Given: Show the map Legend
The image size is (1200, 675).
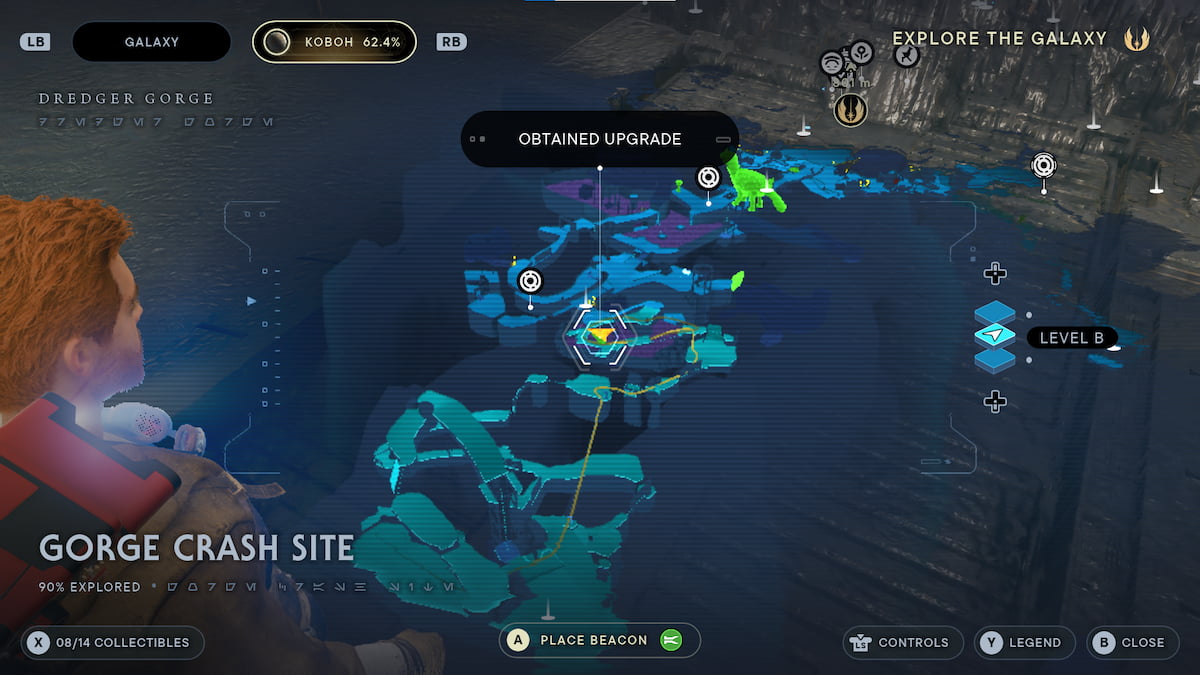Looking at the screenshot, I should [1024, 642].
